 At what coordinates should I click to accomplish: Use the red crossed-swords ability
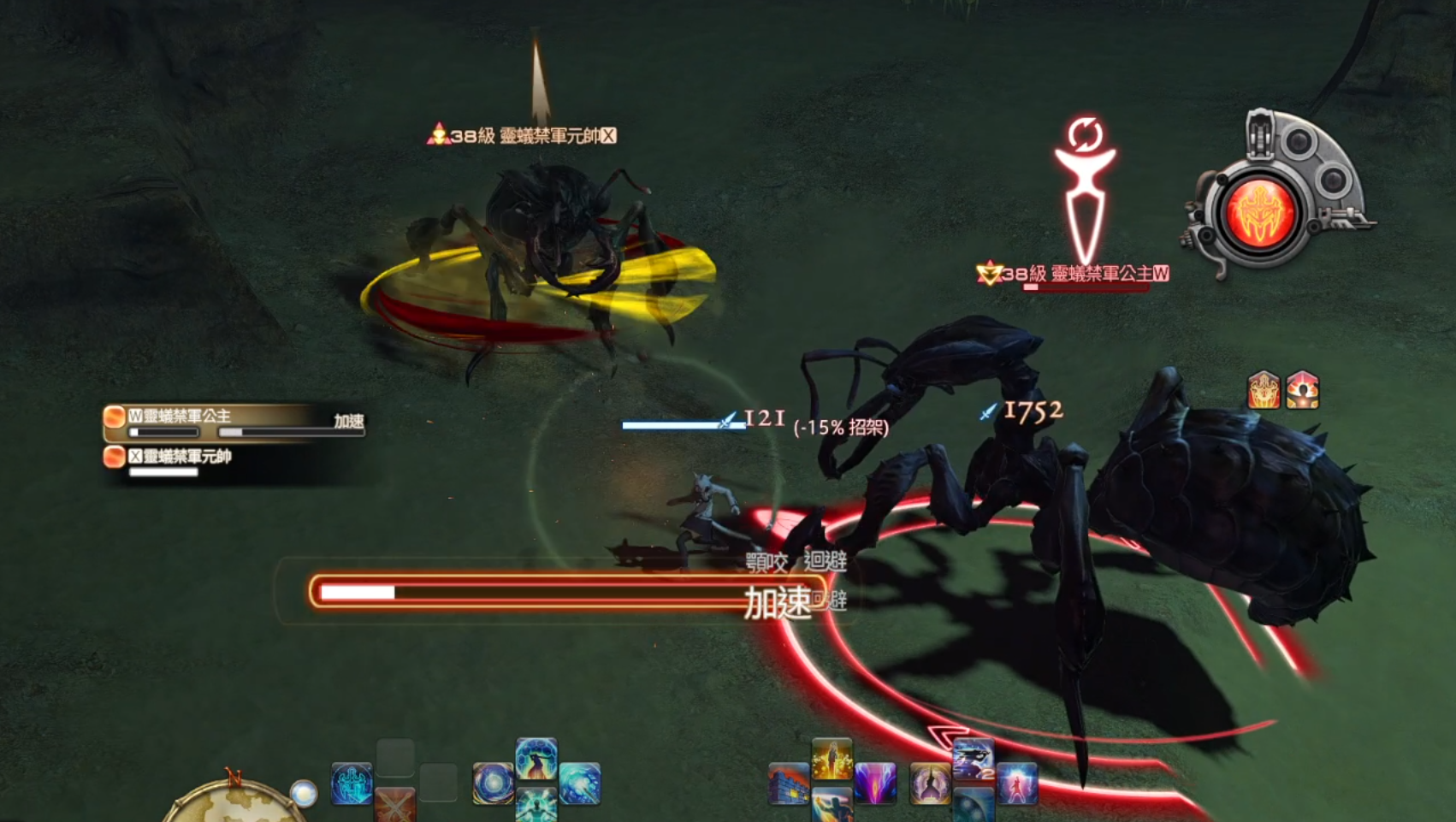point(395,805)
